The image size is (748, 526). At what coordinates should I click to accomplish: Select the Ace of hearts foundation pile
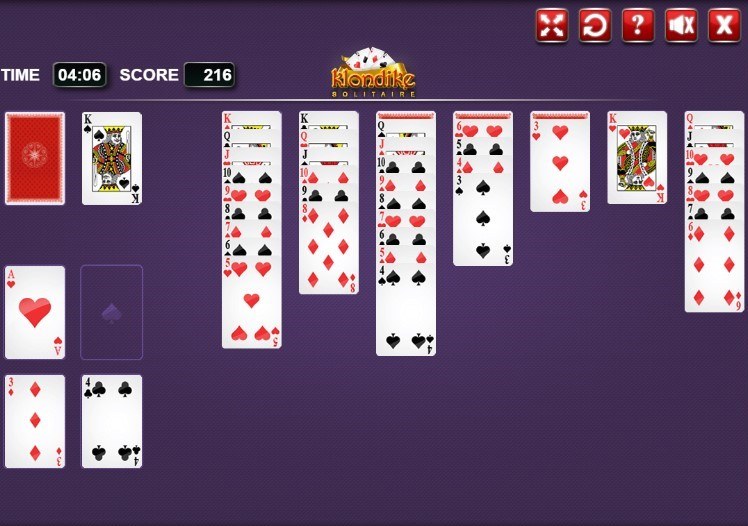tap(35, 312)
